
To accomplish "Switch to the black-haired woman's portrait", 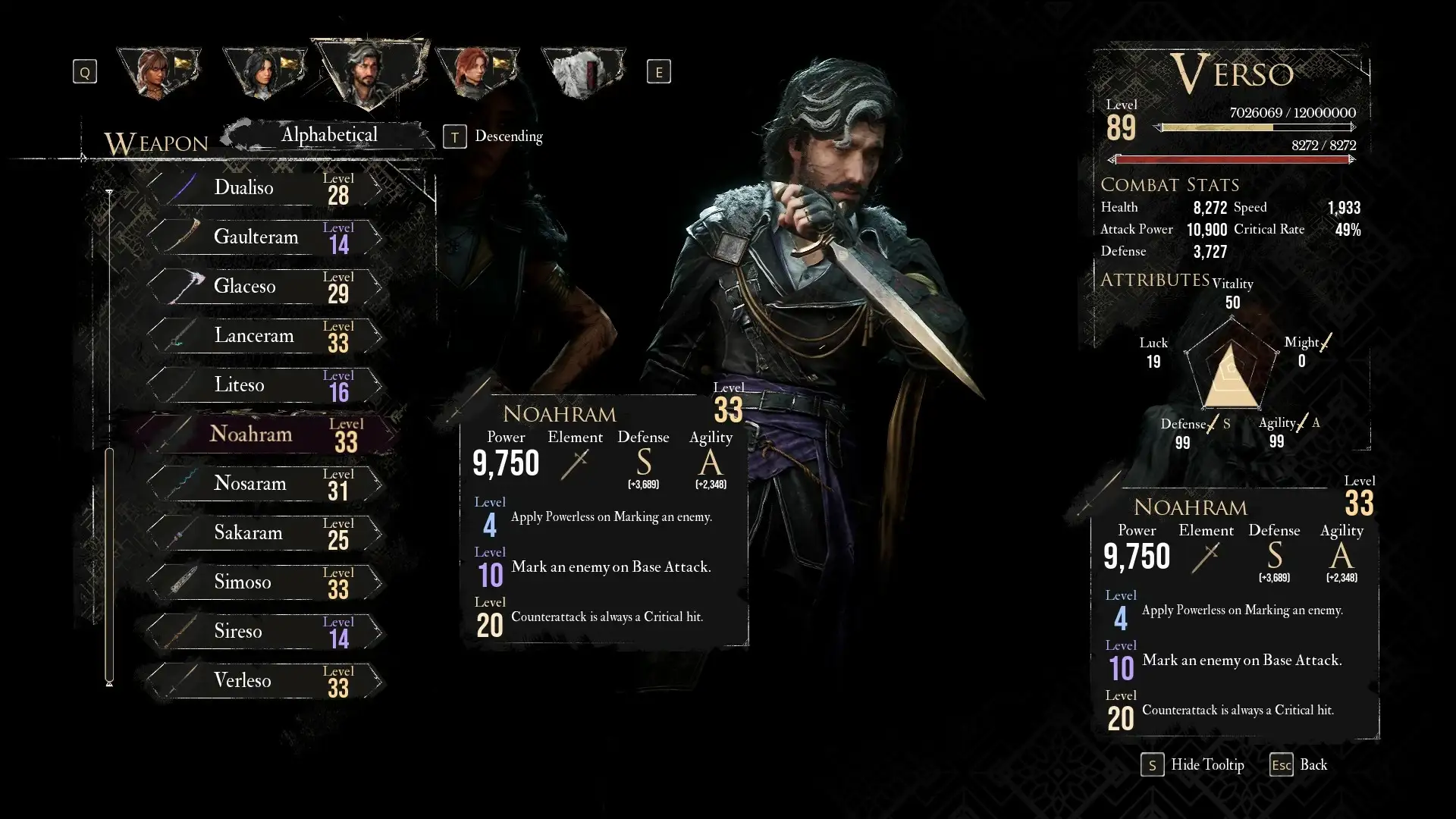I will (264, 73).
